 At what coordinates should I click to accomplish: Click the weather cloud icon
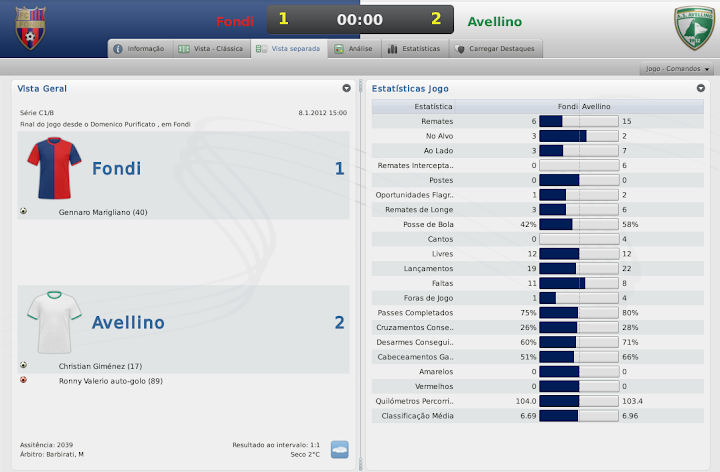point(340,449)
